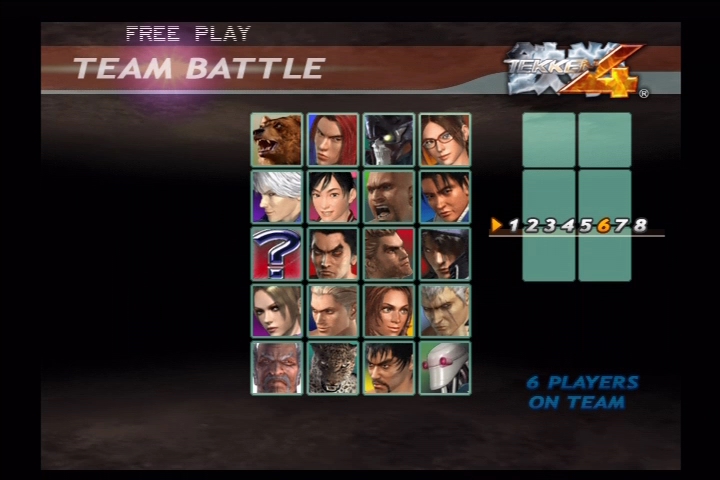The height and width of the screenshot is (480, 720).
Task: Select the bald old man with mustache
Action: 276,368
